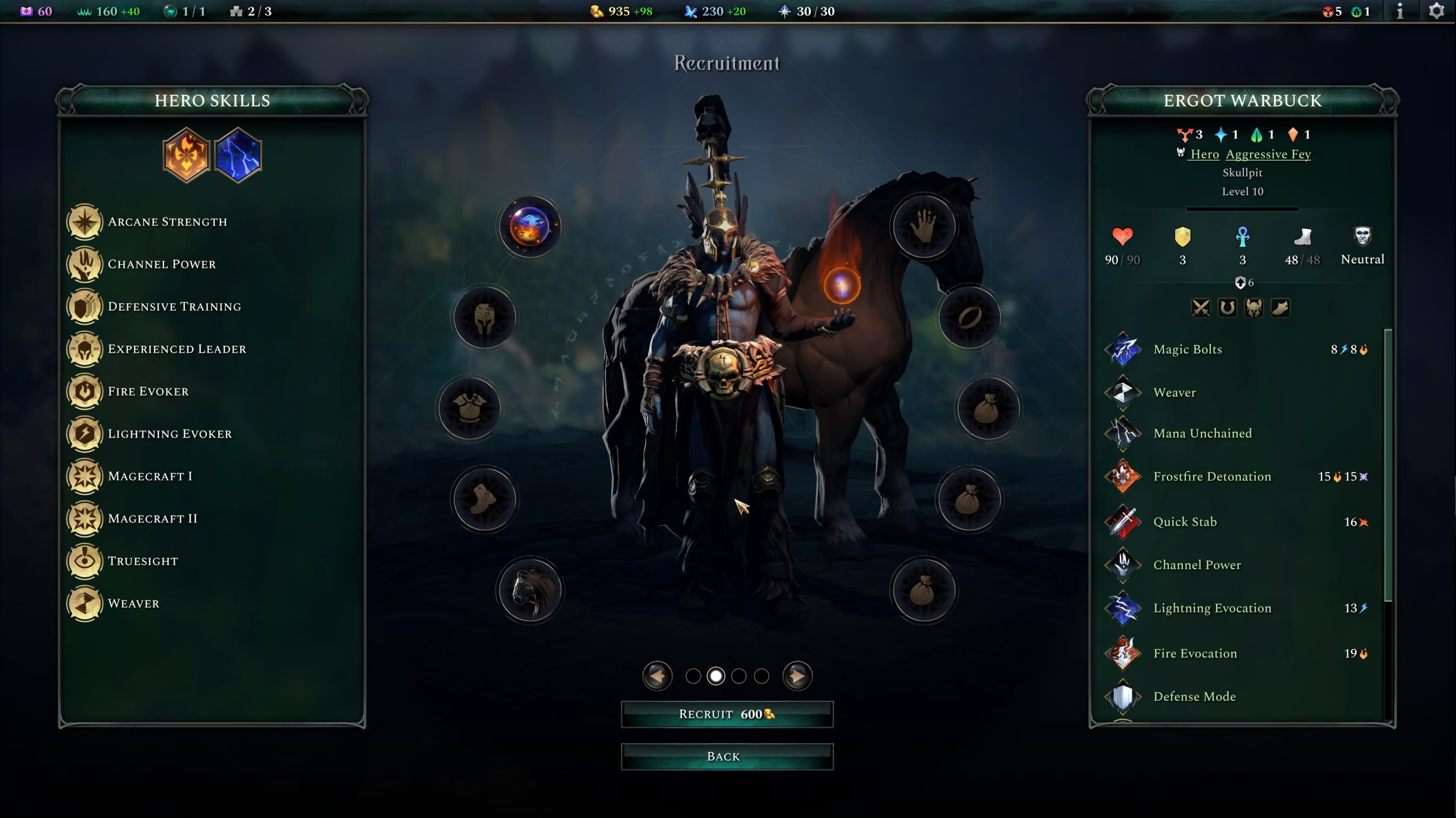Select the horse mount slot
Screen dimensions: 1456x818
[529, 590]
